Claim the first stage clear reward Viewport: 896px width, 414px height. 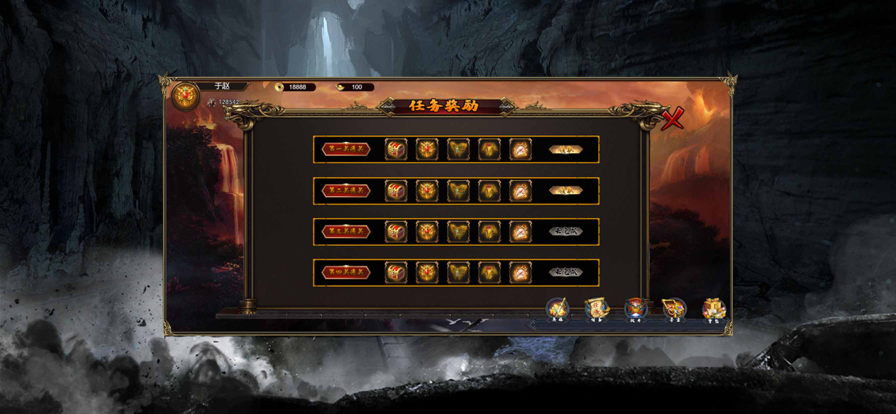click(565, 150)
